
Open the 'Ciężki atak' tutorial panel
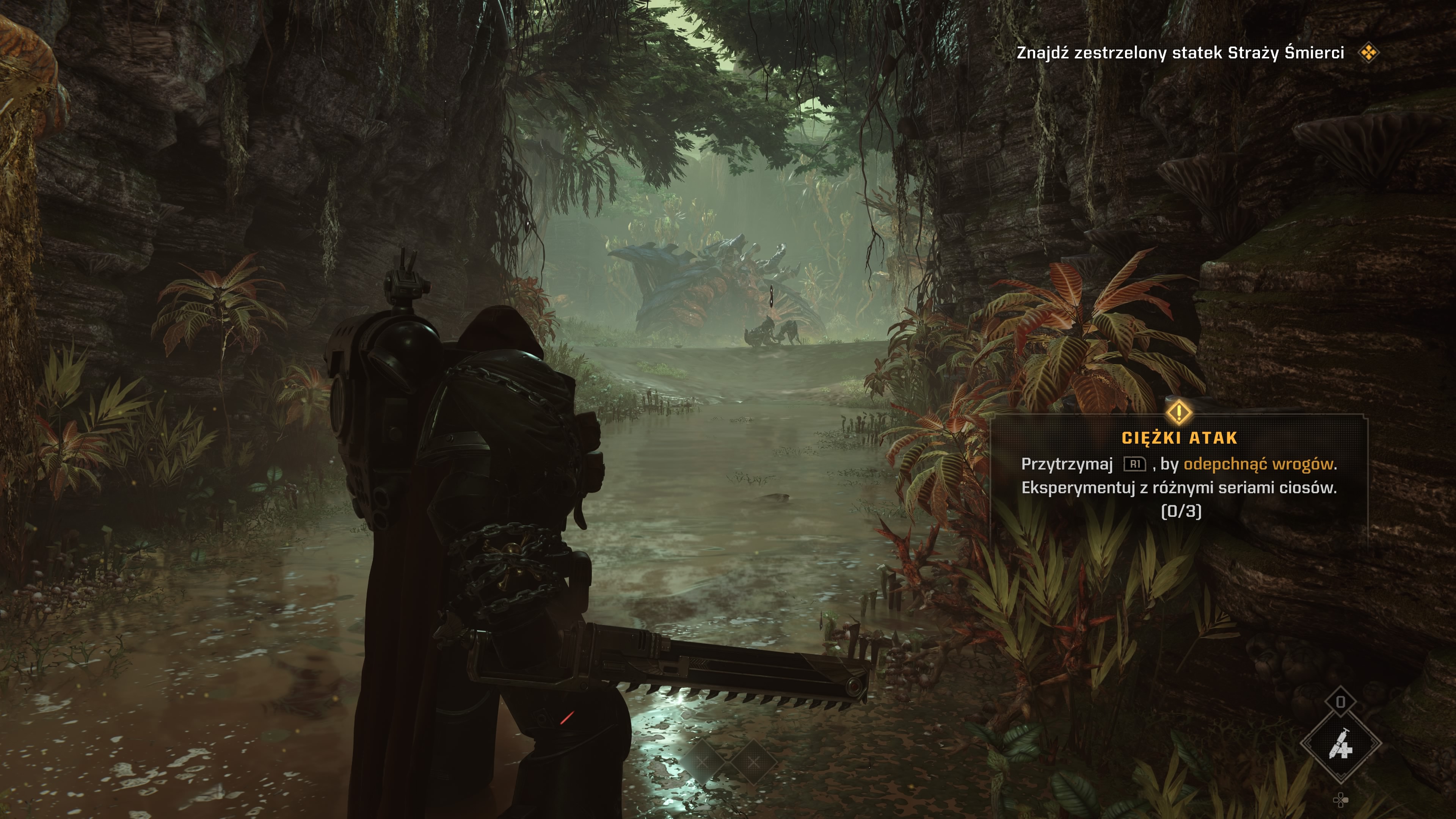(1179, 475)
